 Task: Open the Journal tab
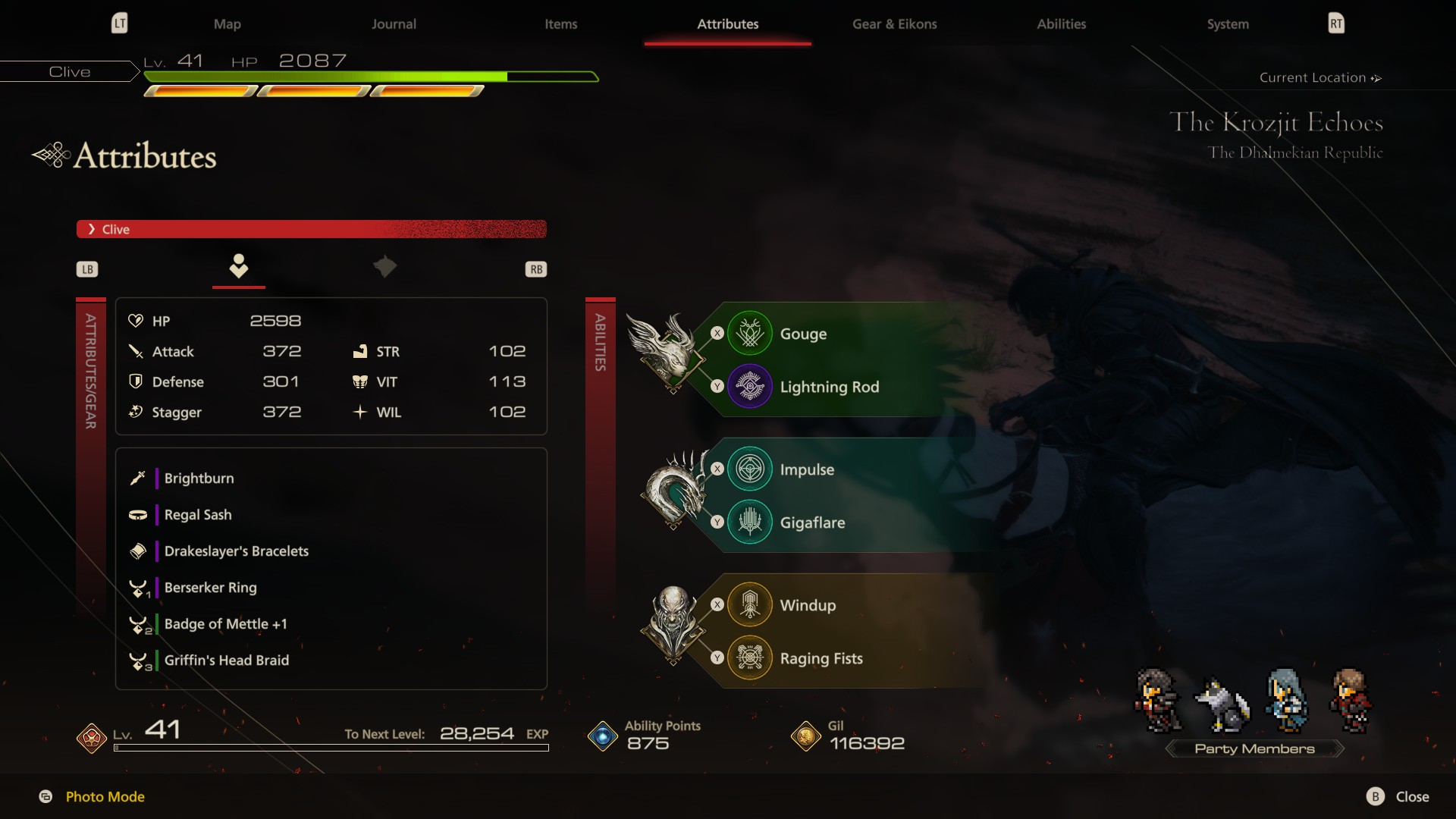point(394,24)
